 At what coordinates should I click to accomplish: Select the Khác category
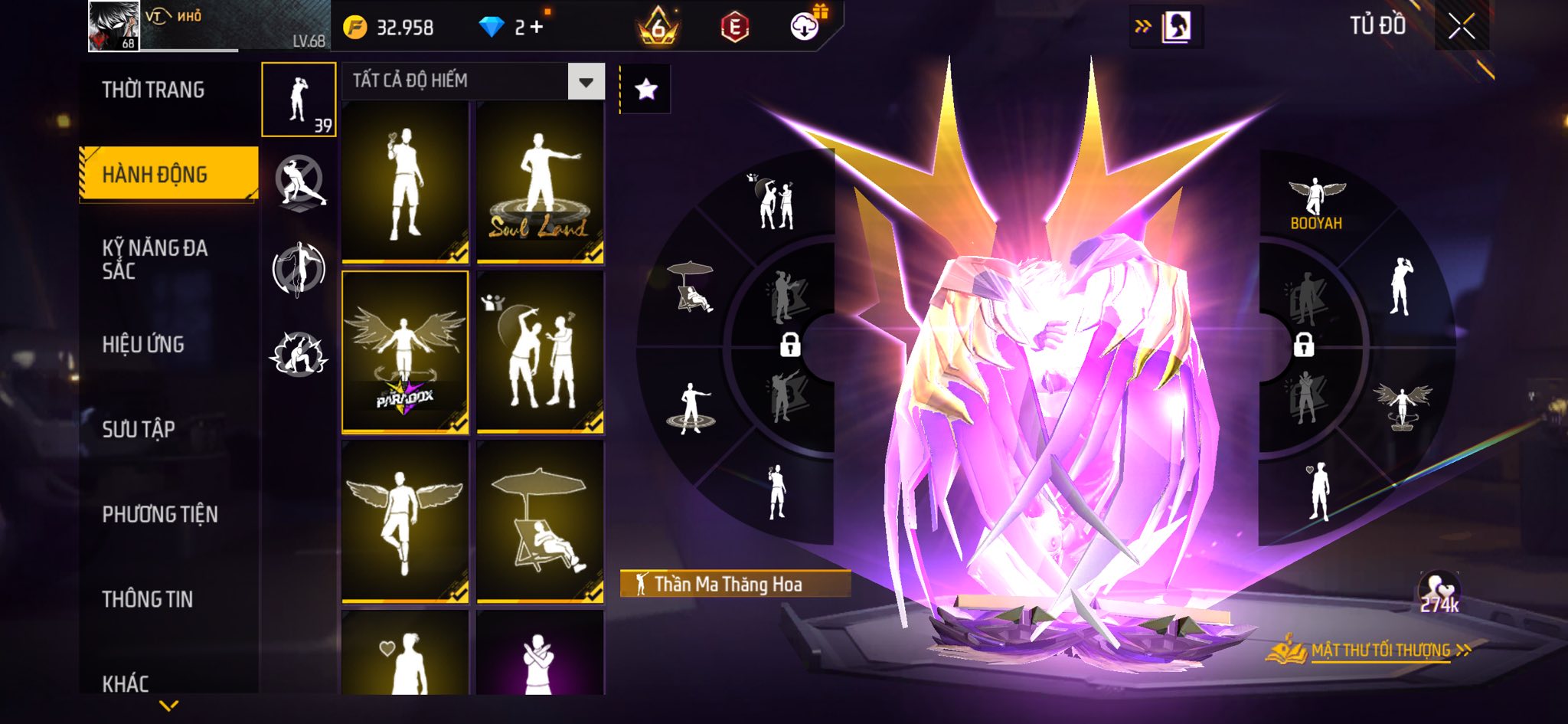coord(126,683)
